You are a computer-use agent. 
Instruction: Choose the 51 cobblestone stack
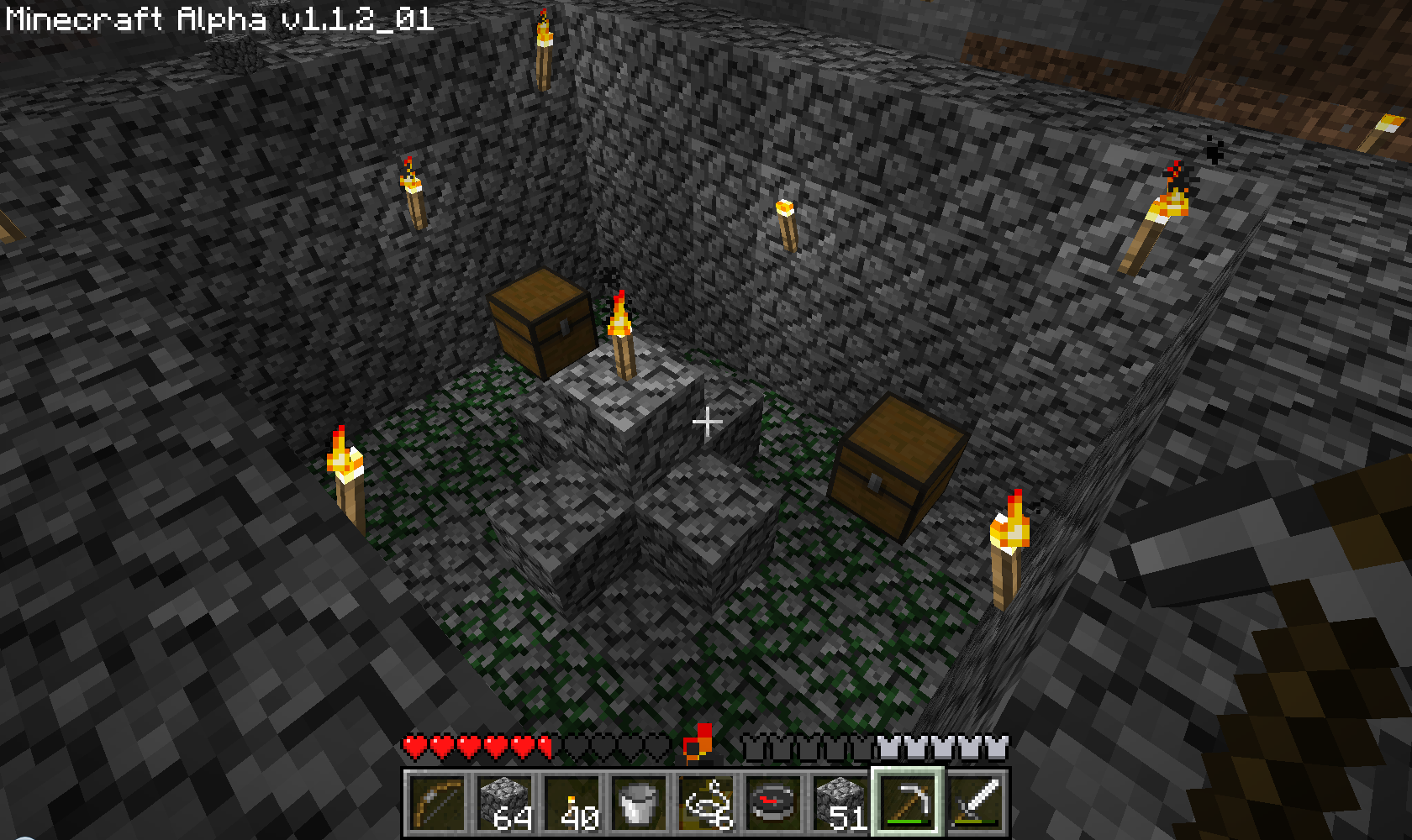(840, 804)
